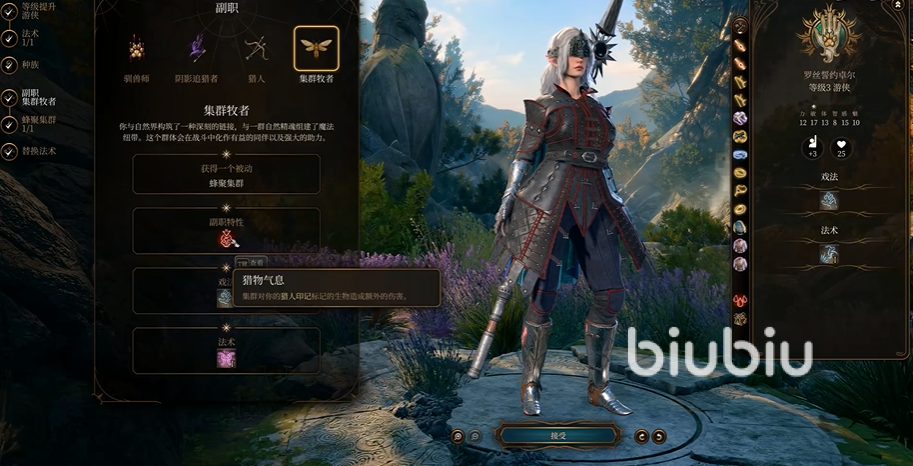Inspect the red subclass feature icon
The image size is (913, 466).
pos(227,238)
